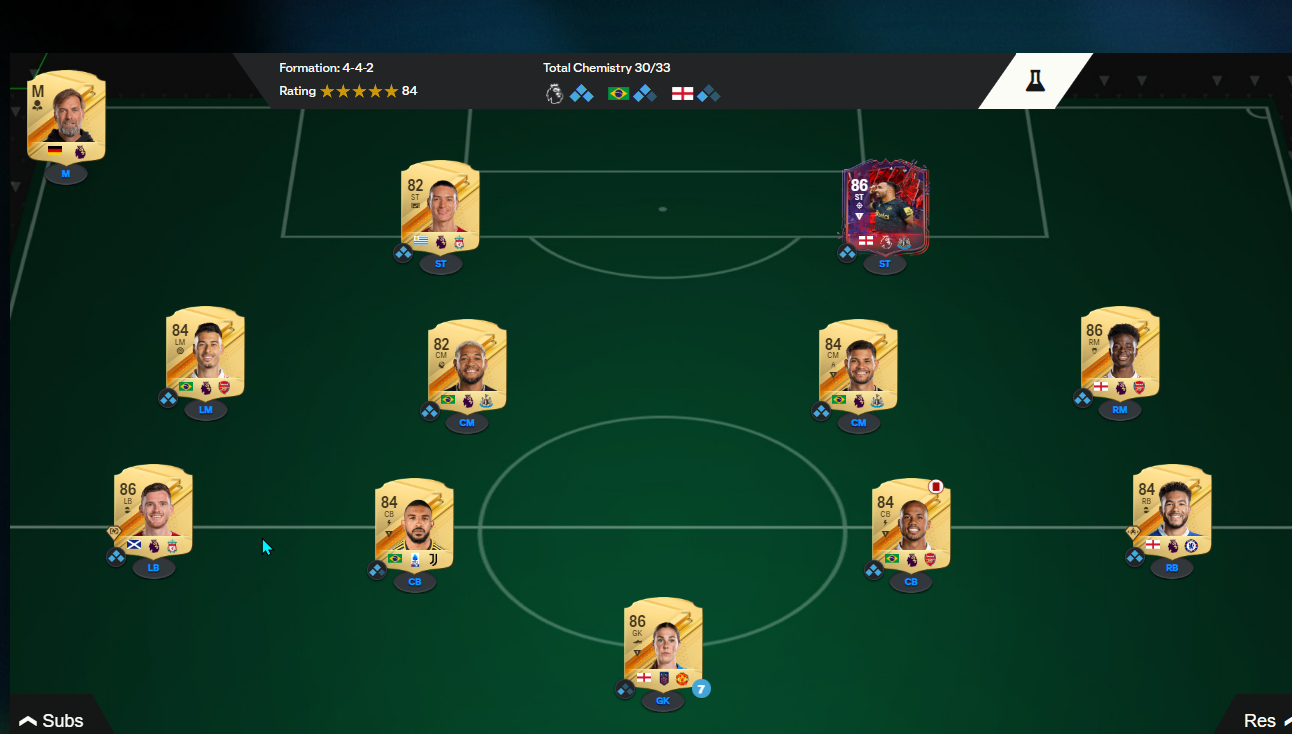
Task: Select the 82-rated CM card
Action: click(x=467, y=365)
